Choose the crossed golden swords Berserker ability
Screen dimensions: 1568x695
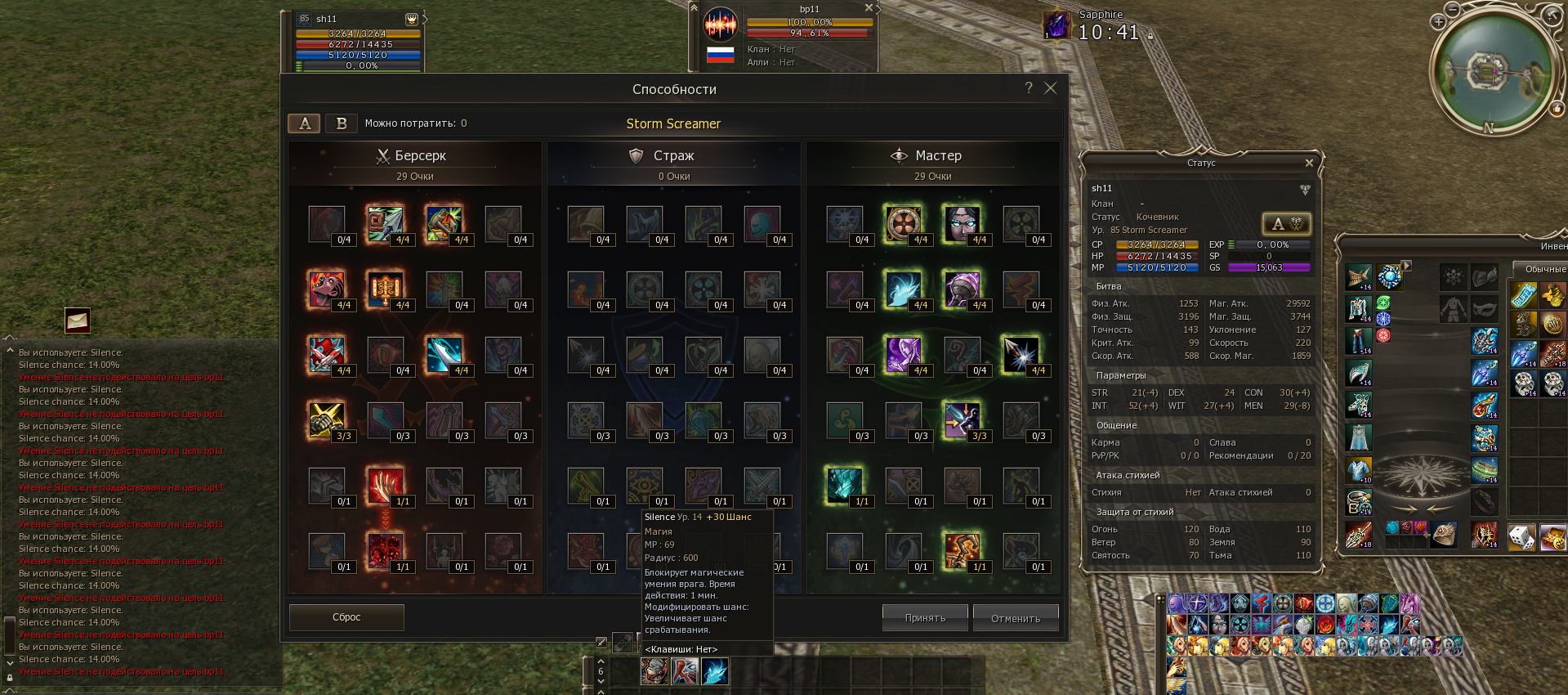325,419
